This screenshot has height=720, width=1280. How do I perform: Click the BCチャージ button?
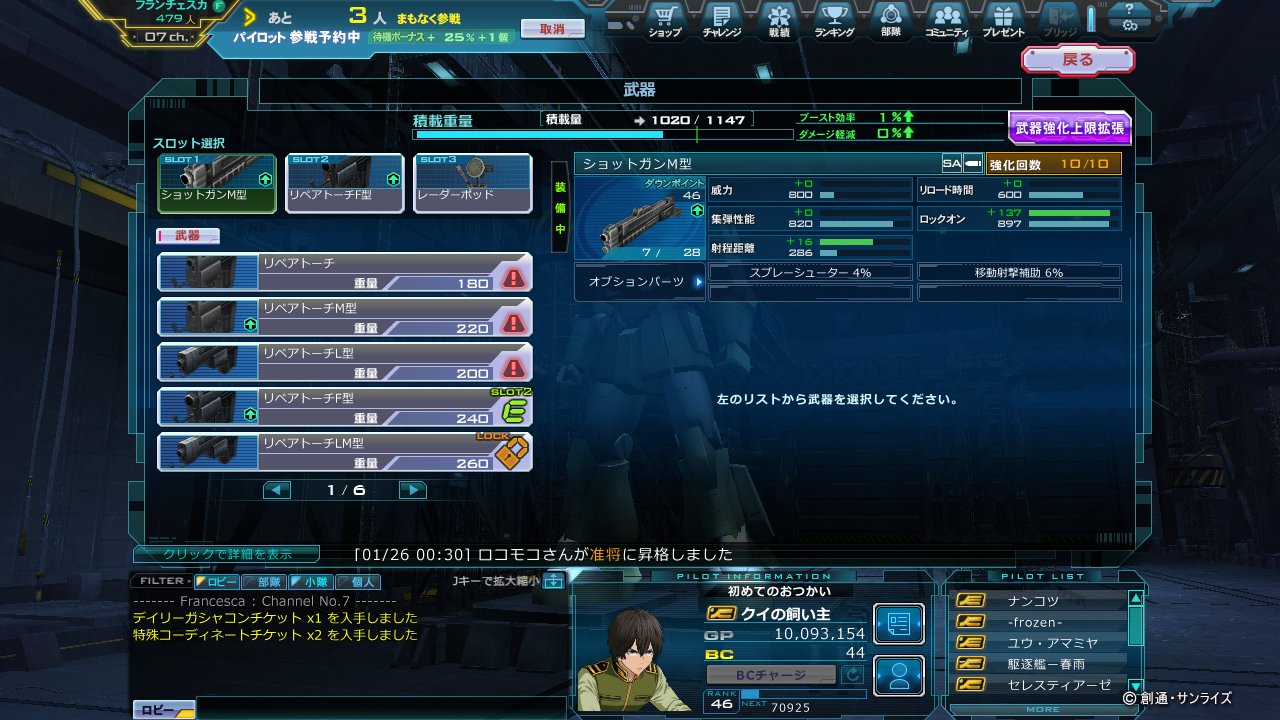pyautogui.click(x=771, y=675)
